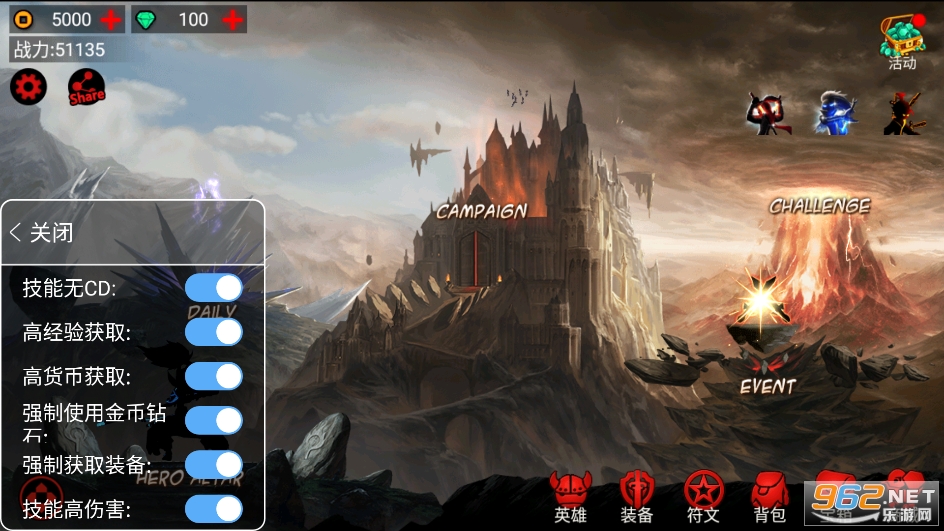Toggle the 高货币获取 switch
Viewport: 944px width, 531px height.
(214, 376)
